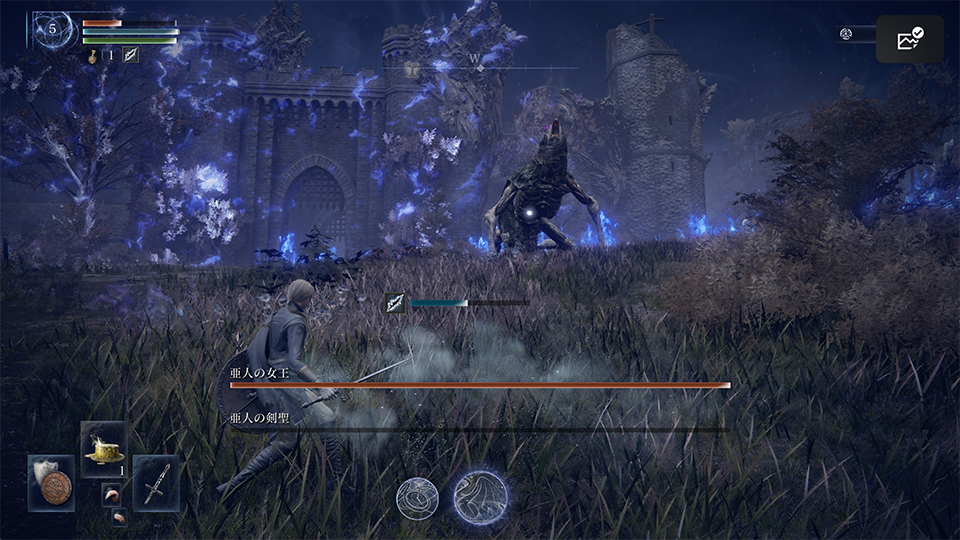Click the feather status icon beside flask count

click(130, 55)
